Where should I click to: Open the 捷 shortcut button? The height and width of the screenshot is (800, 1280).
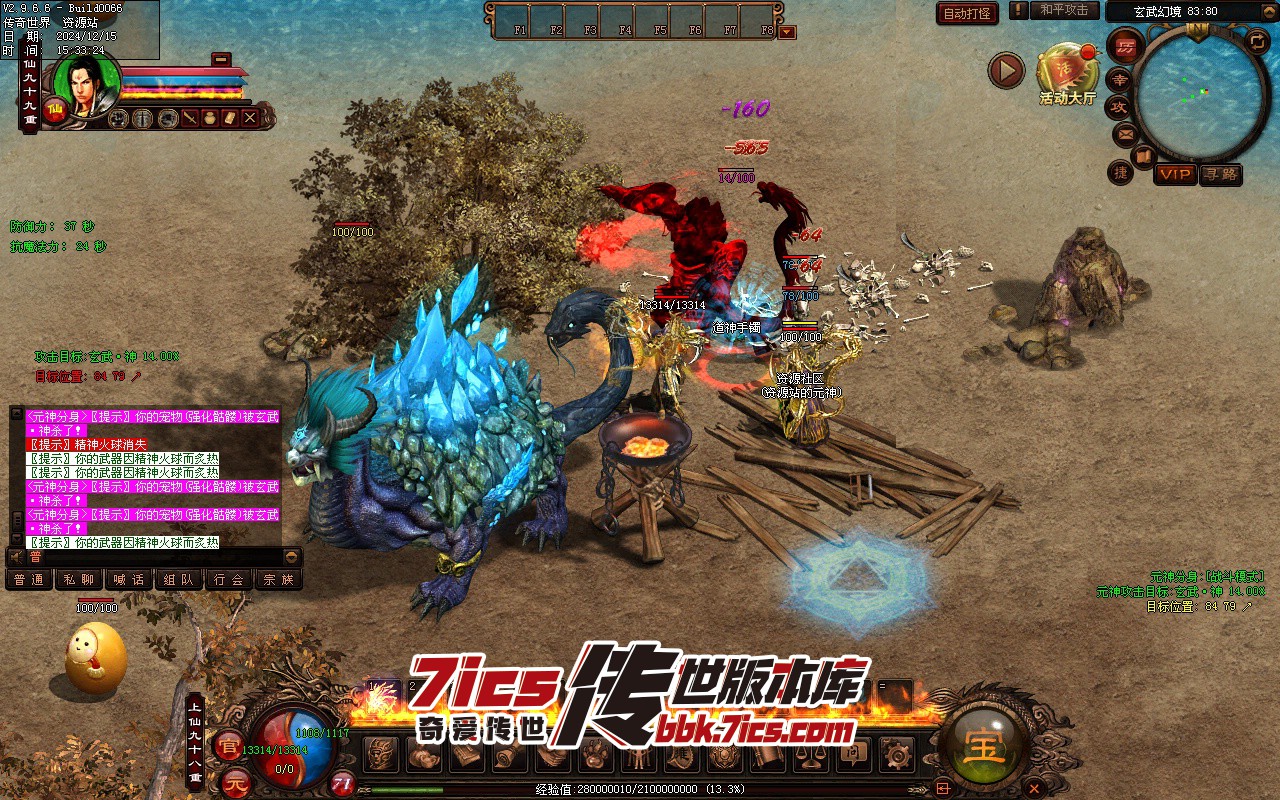coord(1120,172)
